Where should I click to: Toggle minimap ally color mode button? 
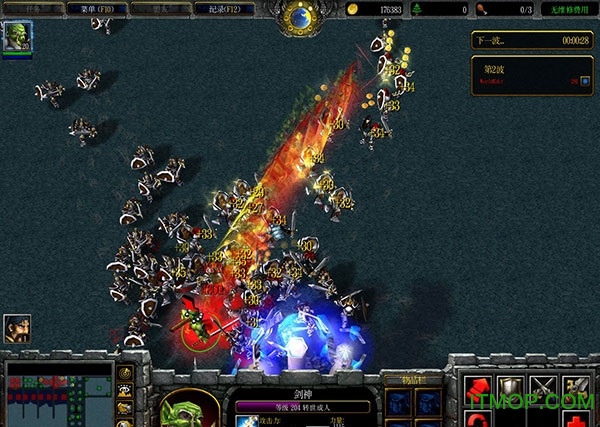pos(126,408)
